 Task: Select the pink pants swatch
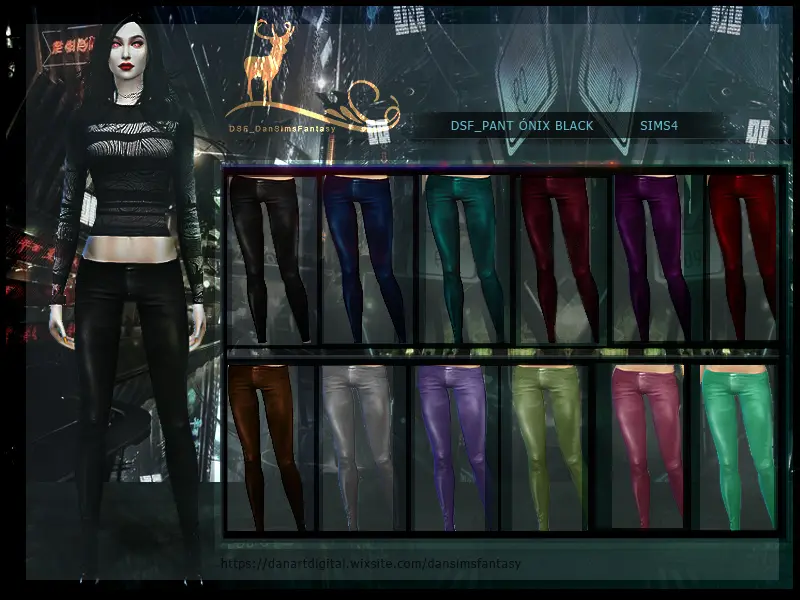643,445
